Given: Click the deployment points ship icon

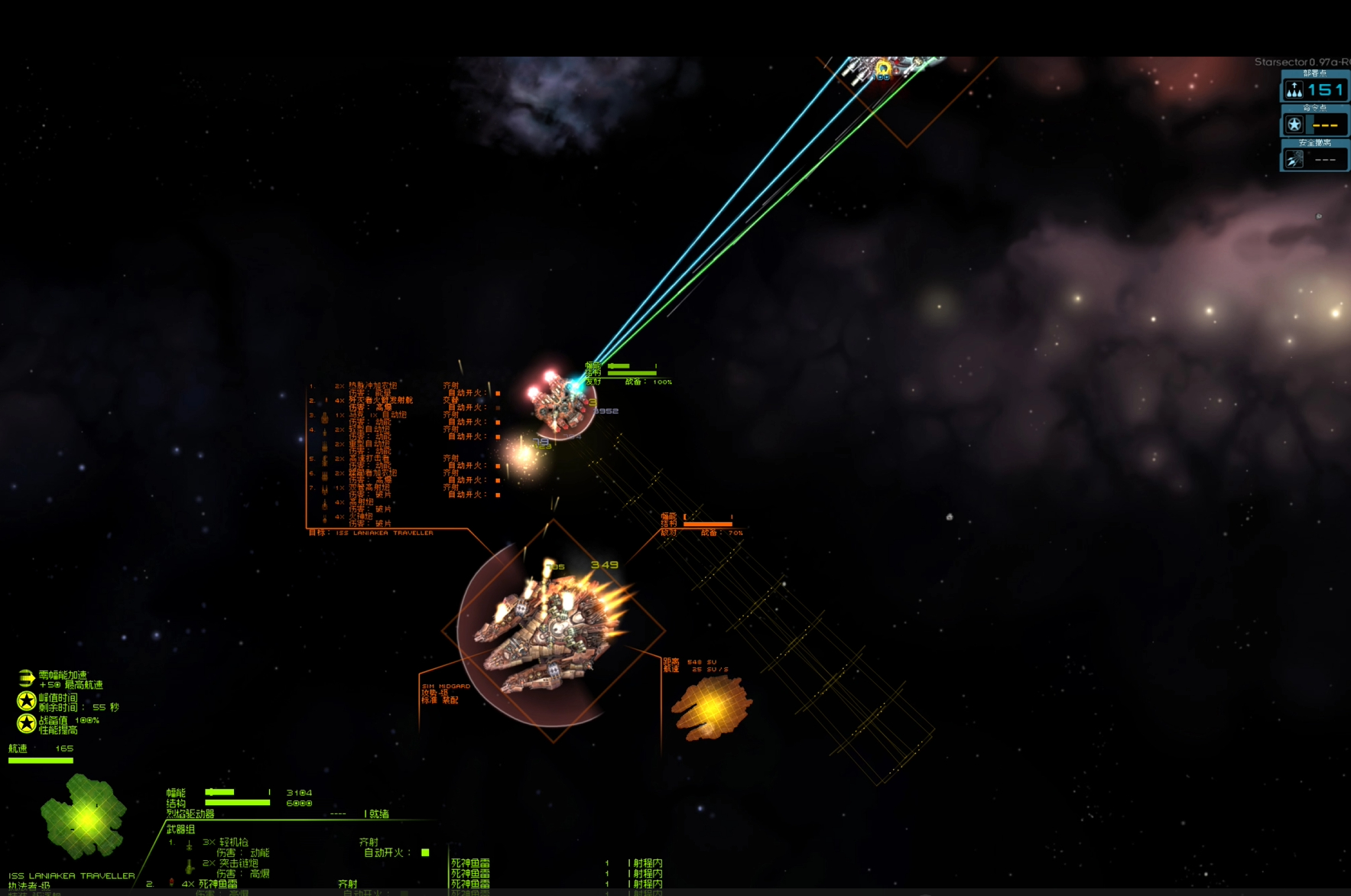Looking at the screenshot, I should pos(1294,90).
